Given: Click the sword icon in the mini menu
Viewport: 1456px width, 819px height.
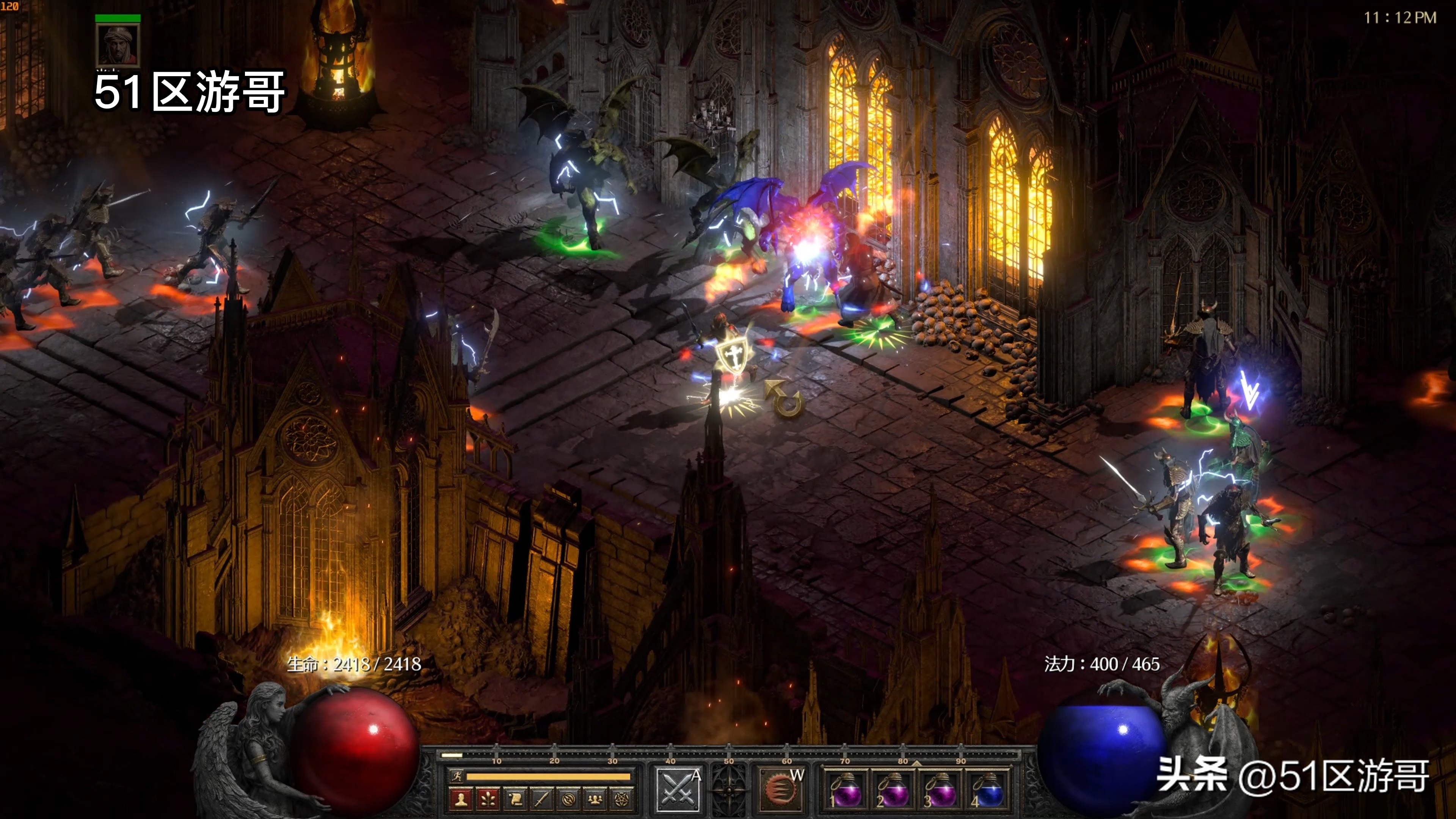Looking at the screenshot, I should pyautogui.click(x=541, y=799).
